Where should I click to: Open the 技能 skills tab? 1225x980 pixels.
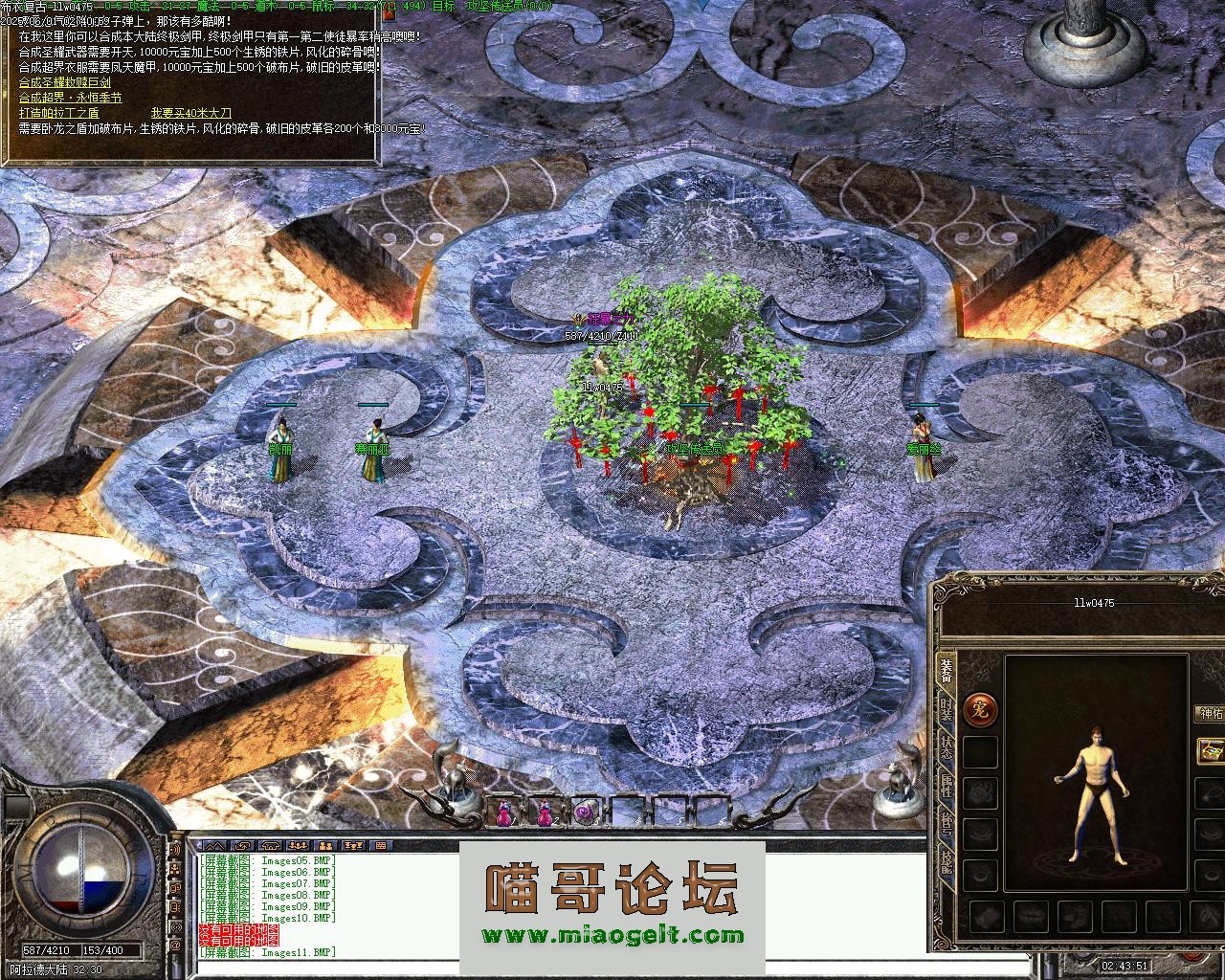[x=946, y=863]
